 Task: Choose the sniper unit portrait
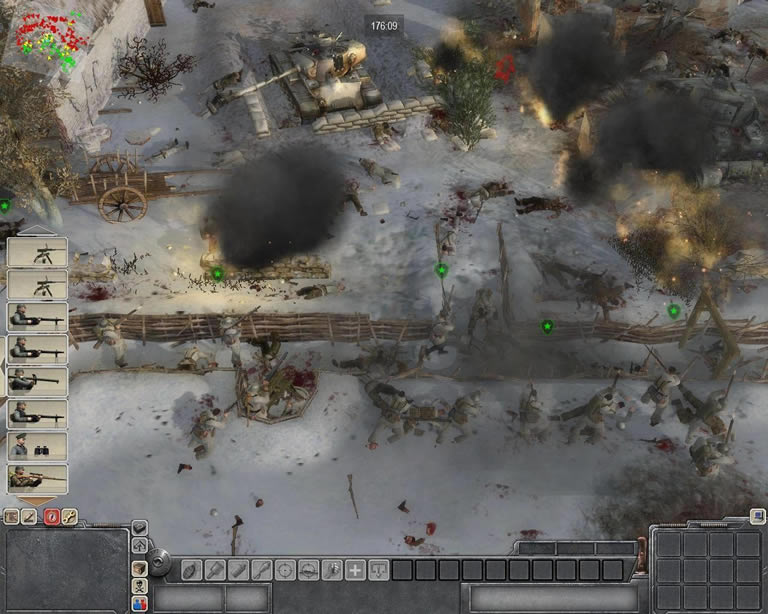[37, 478]
